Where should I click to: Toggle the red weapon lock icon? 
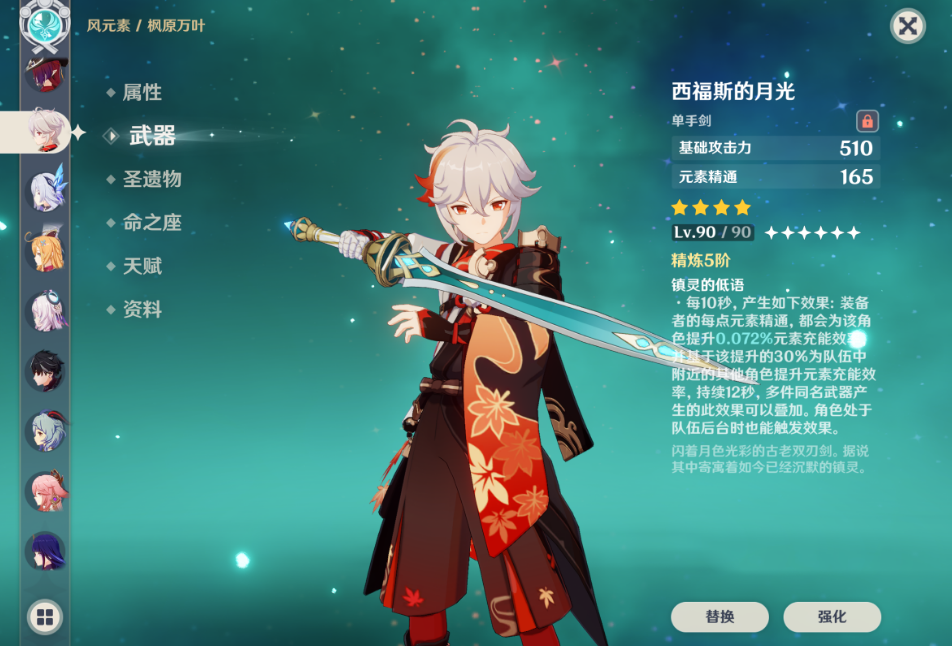[867, 121]
